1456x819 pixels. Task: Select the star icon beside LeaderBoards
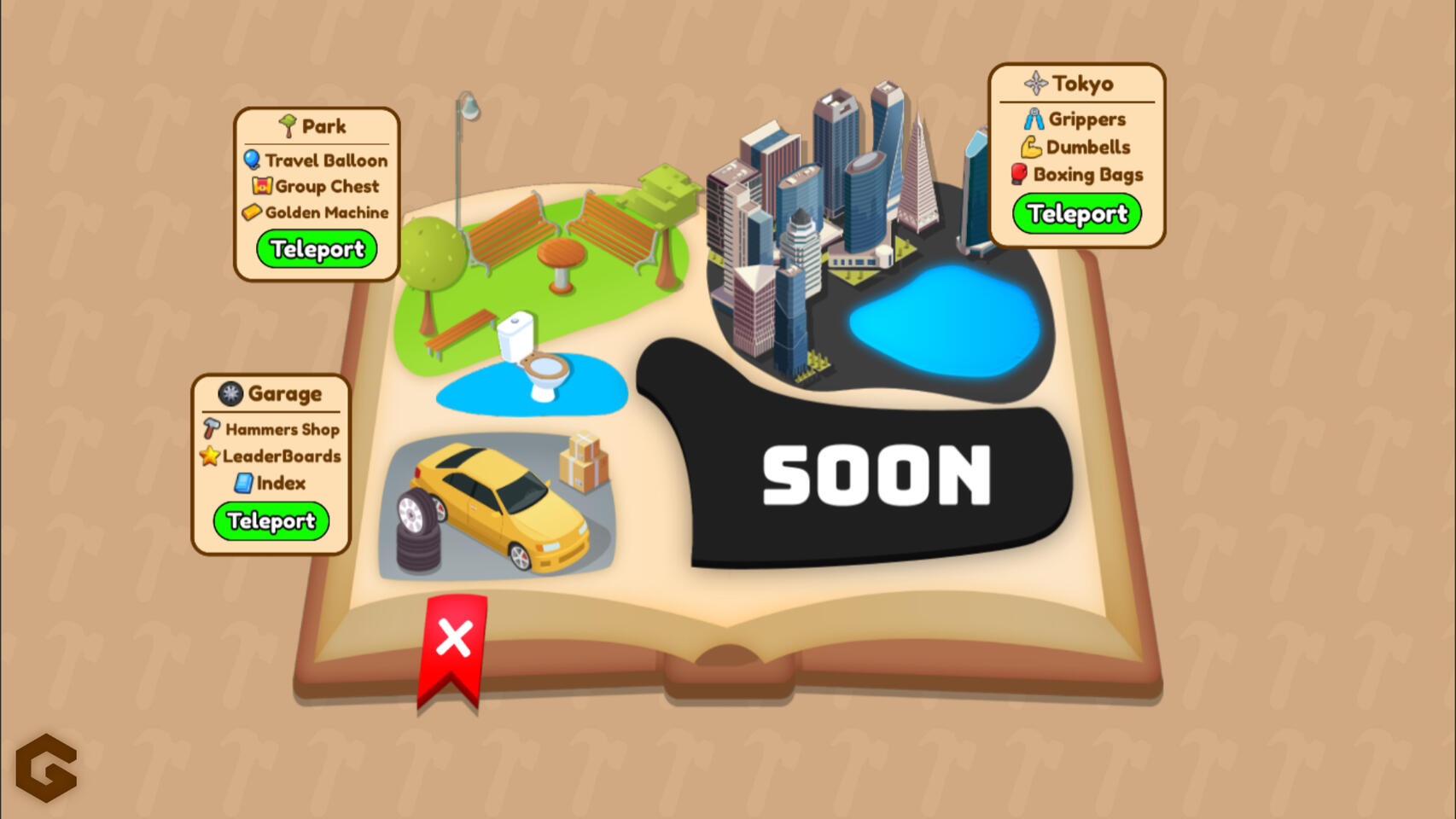point(207,456)
